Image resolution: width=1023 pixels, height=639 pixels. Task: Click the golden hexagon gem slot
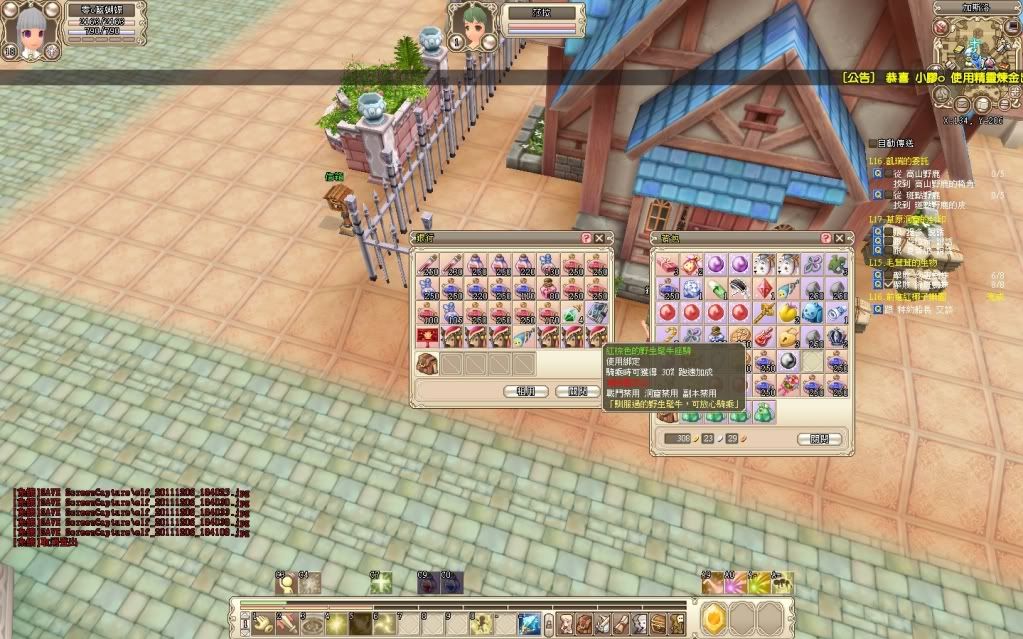pos(712,620)
